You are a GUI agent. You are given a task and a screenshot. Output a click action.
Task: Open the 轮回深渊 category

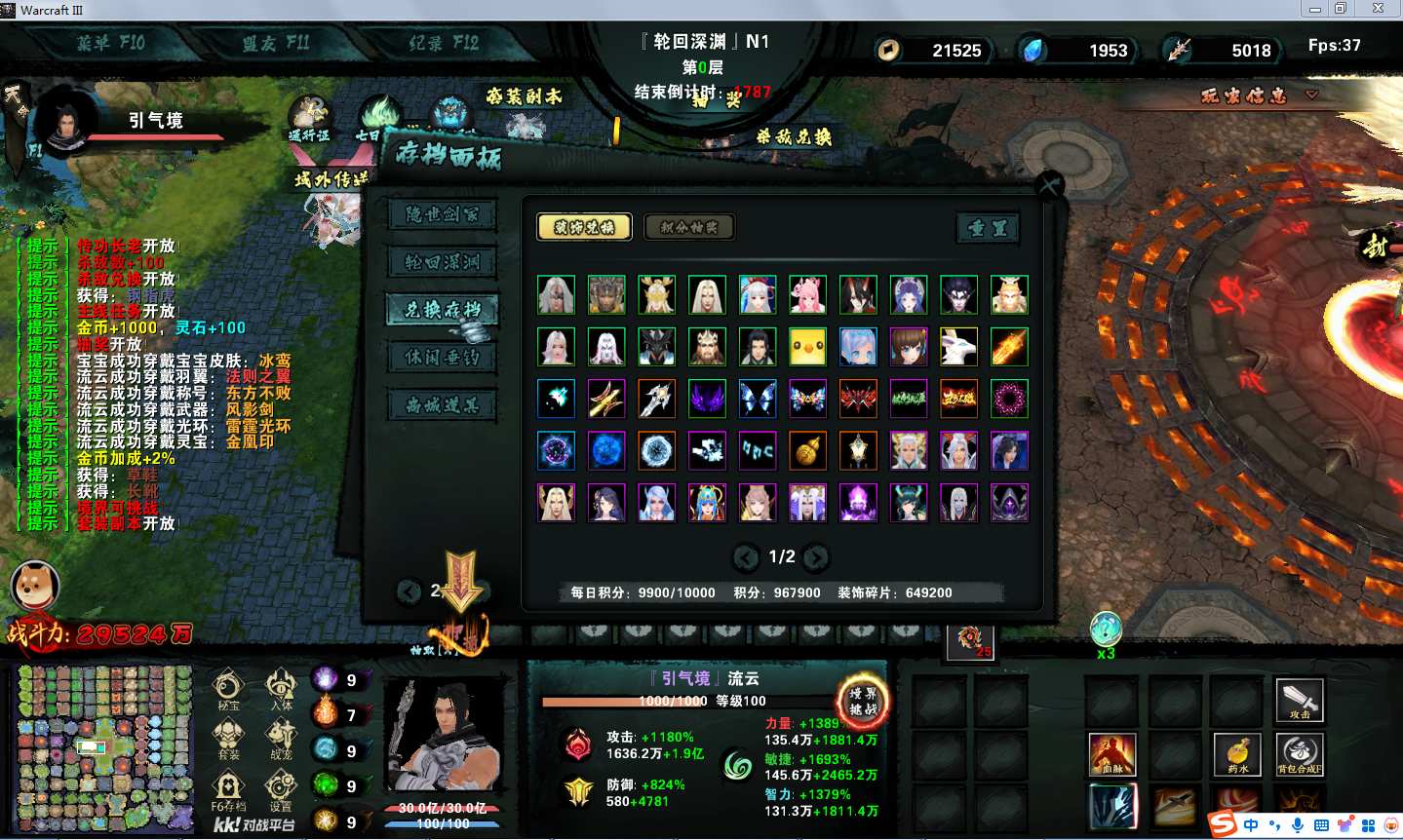(442, 262)
